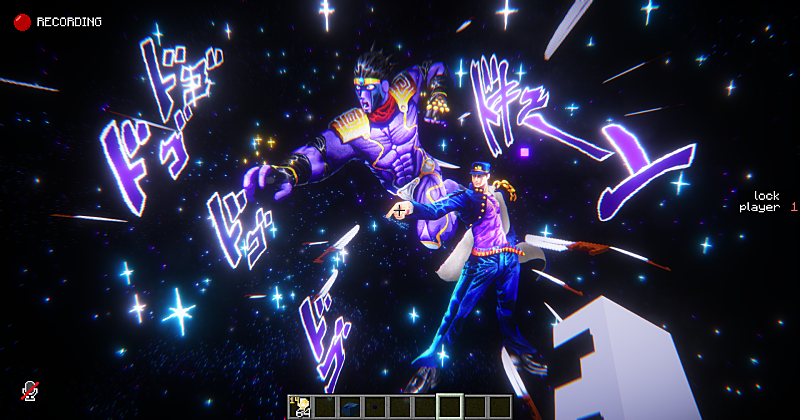Select the highlighted empty hotbar slot
This screenshot has height=420, width=800.
tap(450, 406)
